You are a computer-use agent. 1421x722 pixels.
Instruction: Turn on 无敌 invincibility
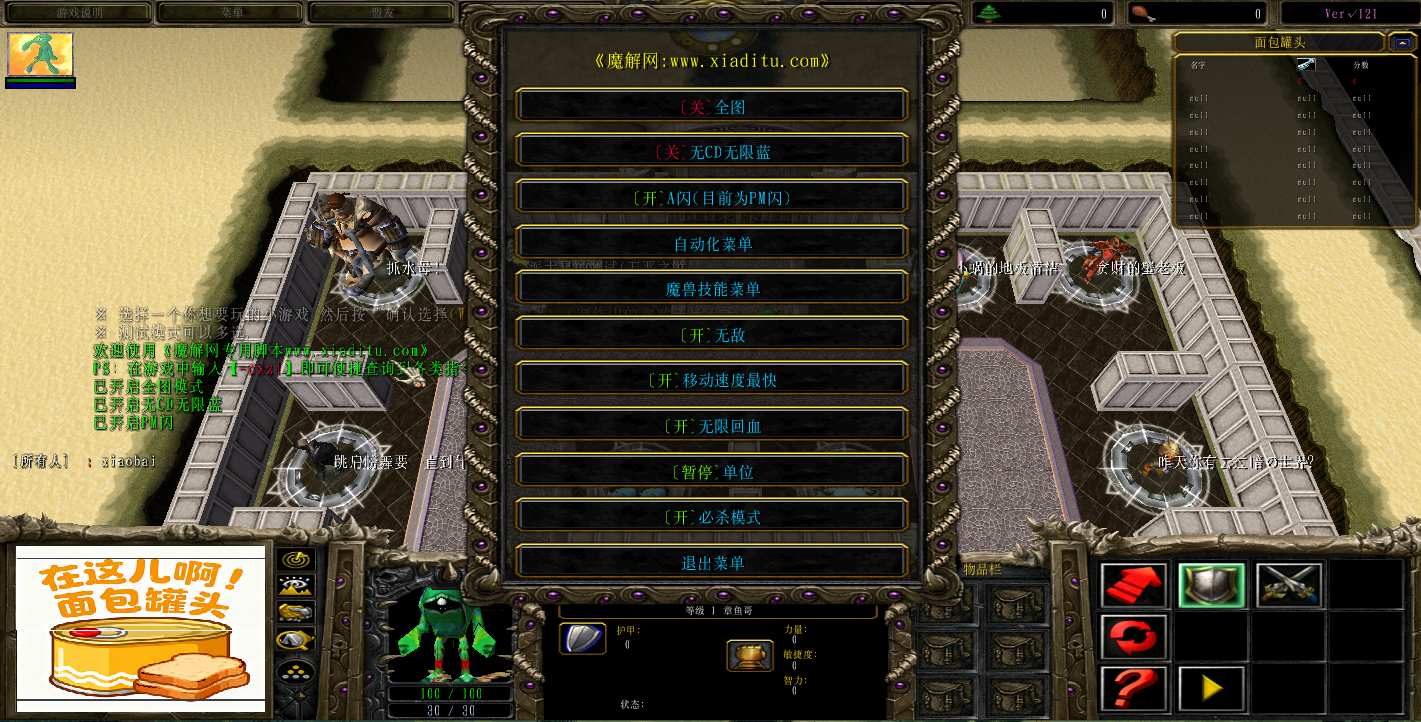point(711,335)
